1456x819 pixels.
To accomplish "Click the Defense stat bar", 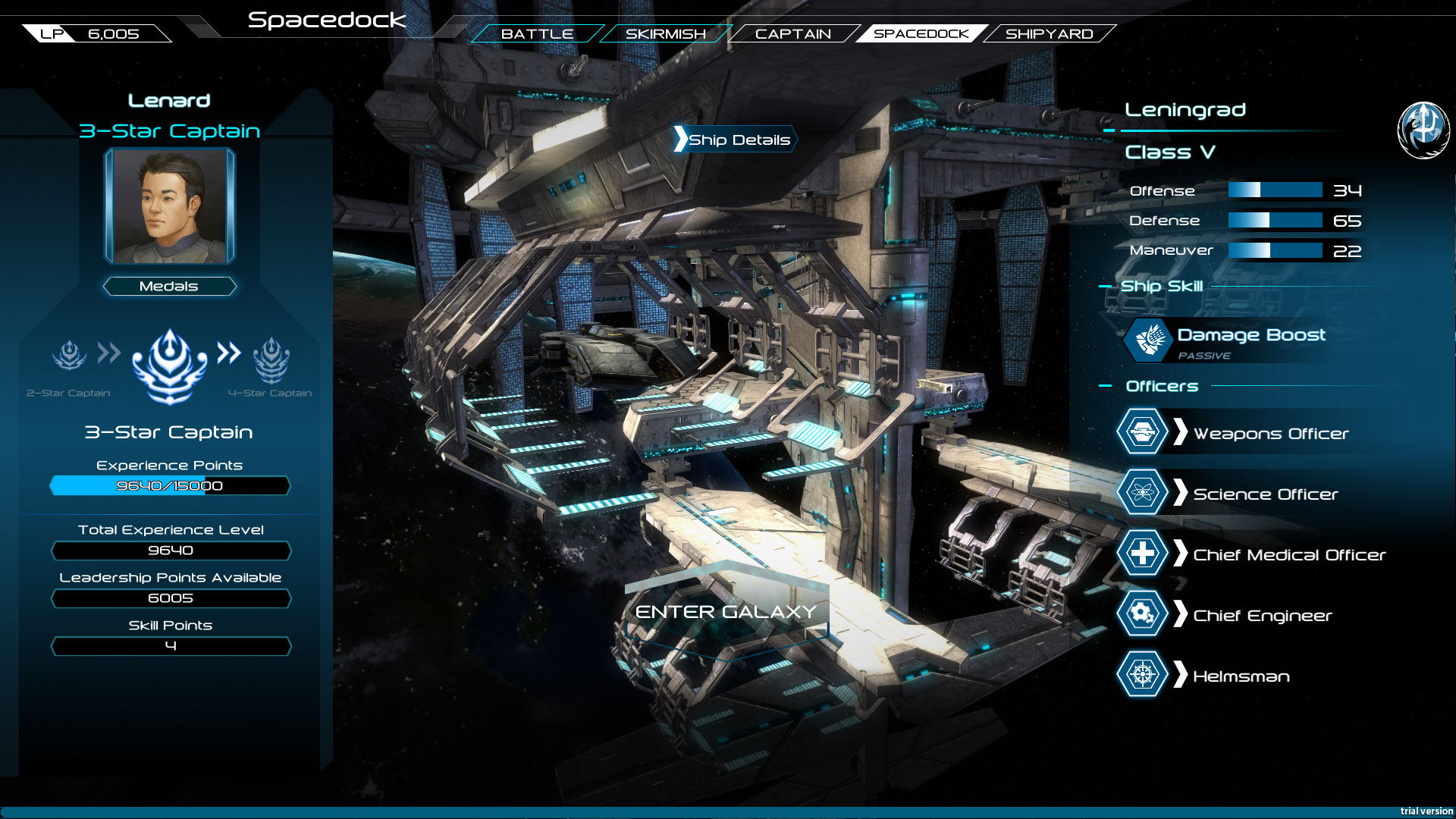I will [1276, 220].
